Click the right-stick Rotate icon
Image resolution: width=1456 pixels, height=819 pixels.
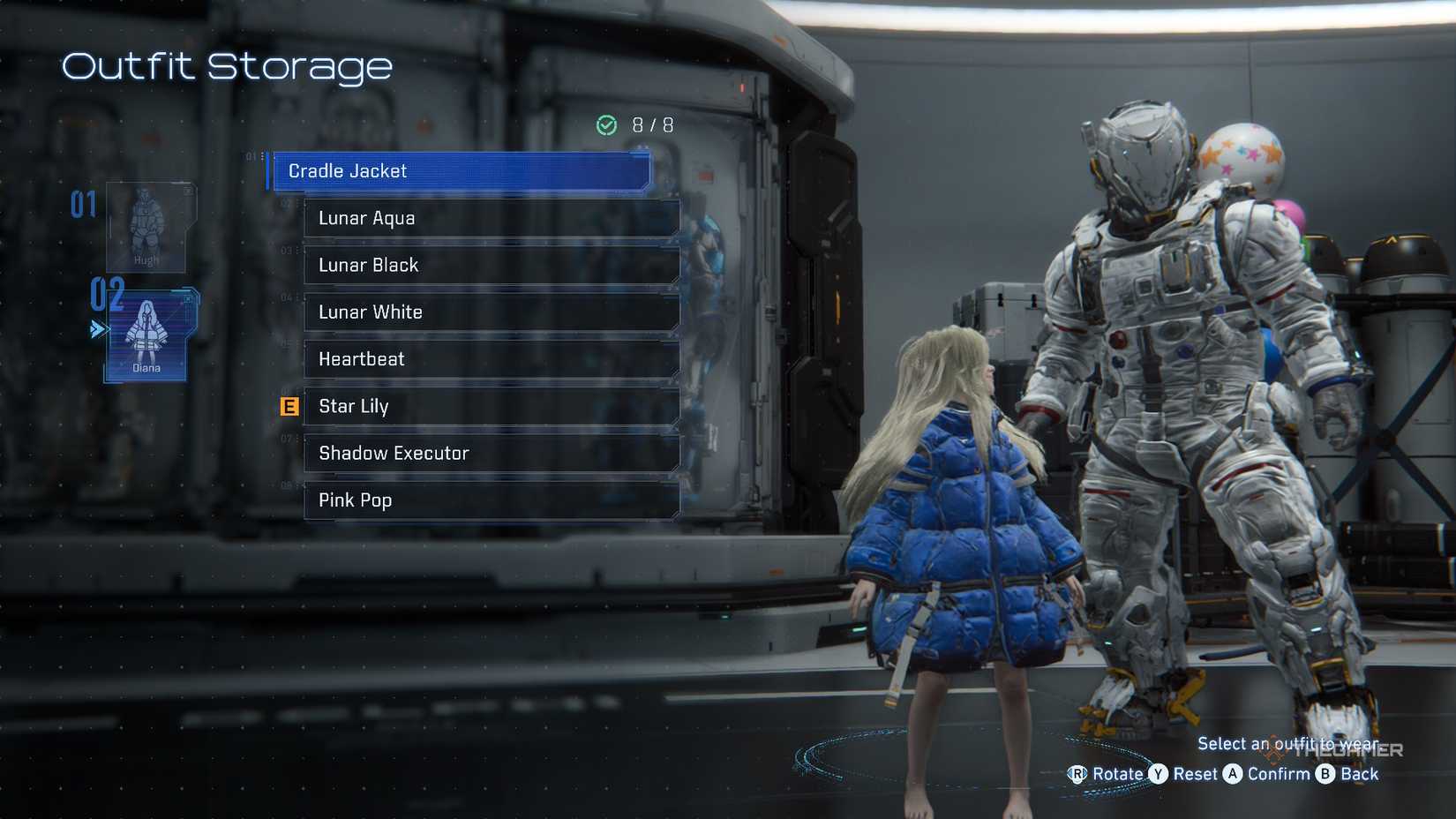(x=1078, y=774)
